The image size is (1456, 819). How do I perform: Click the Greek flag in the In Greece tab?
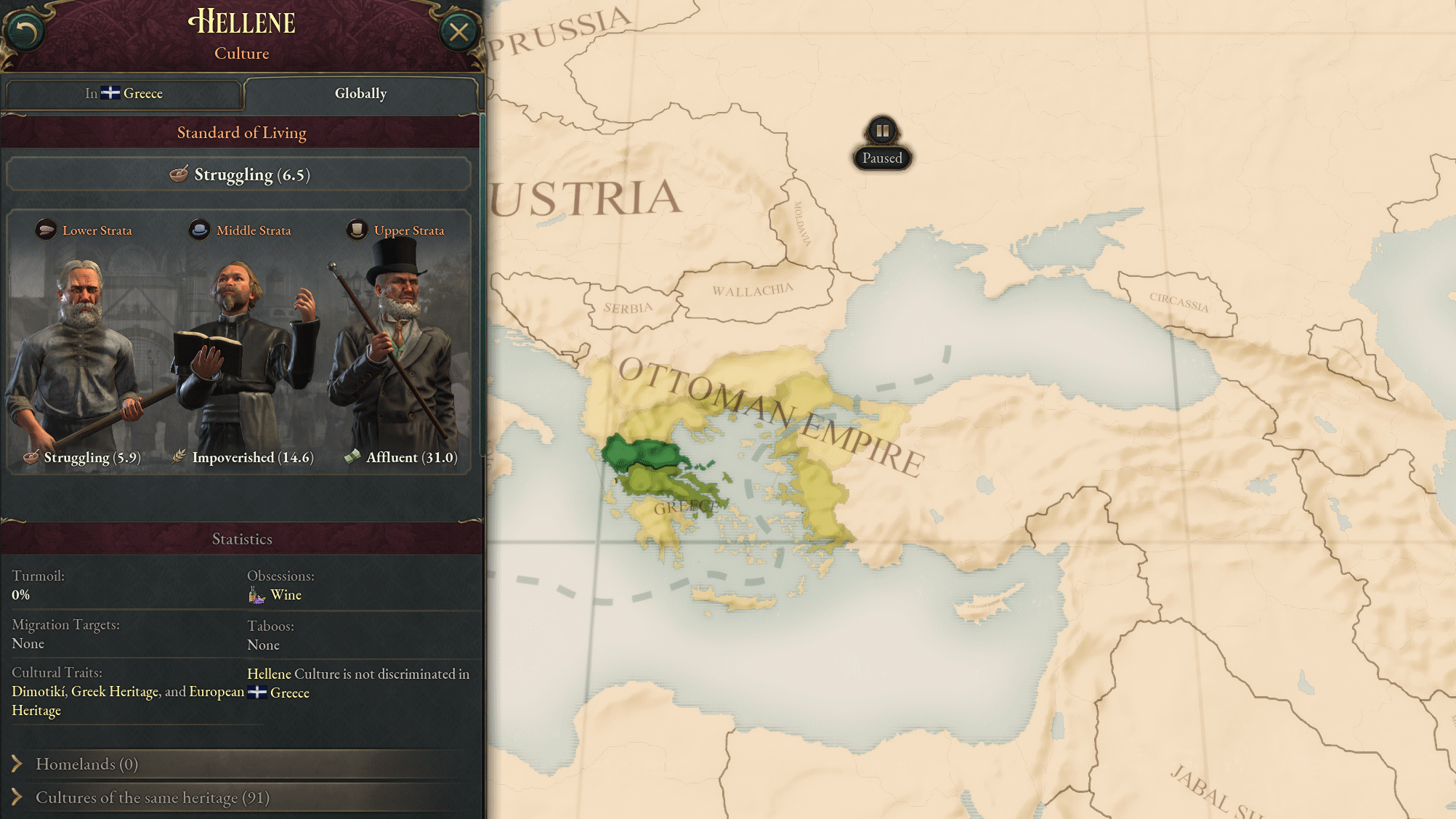tap(110, 93)
